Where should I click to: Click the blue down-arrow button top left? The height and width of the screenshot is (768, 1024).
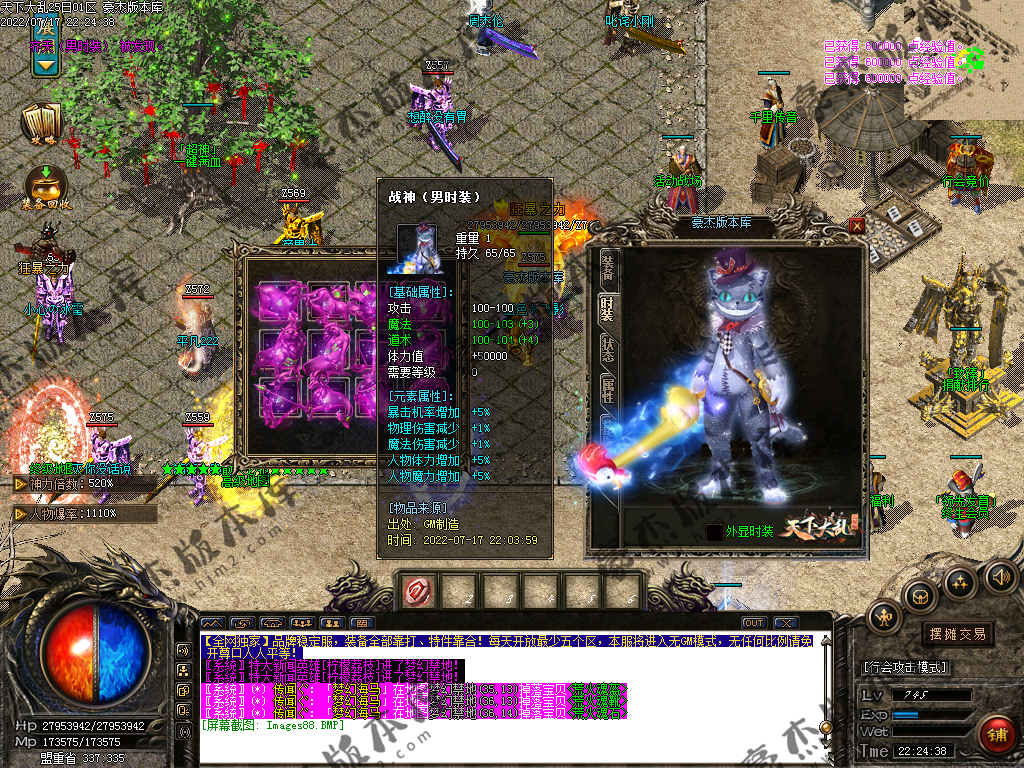pos(44,63)
